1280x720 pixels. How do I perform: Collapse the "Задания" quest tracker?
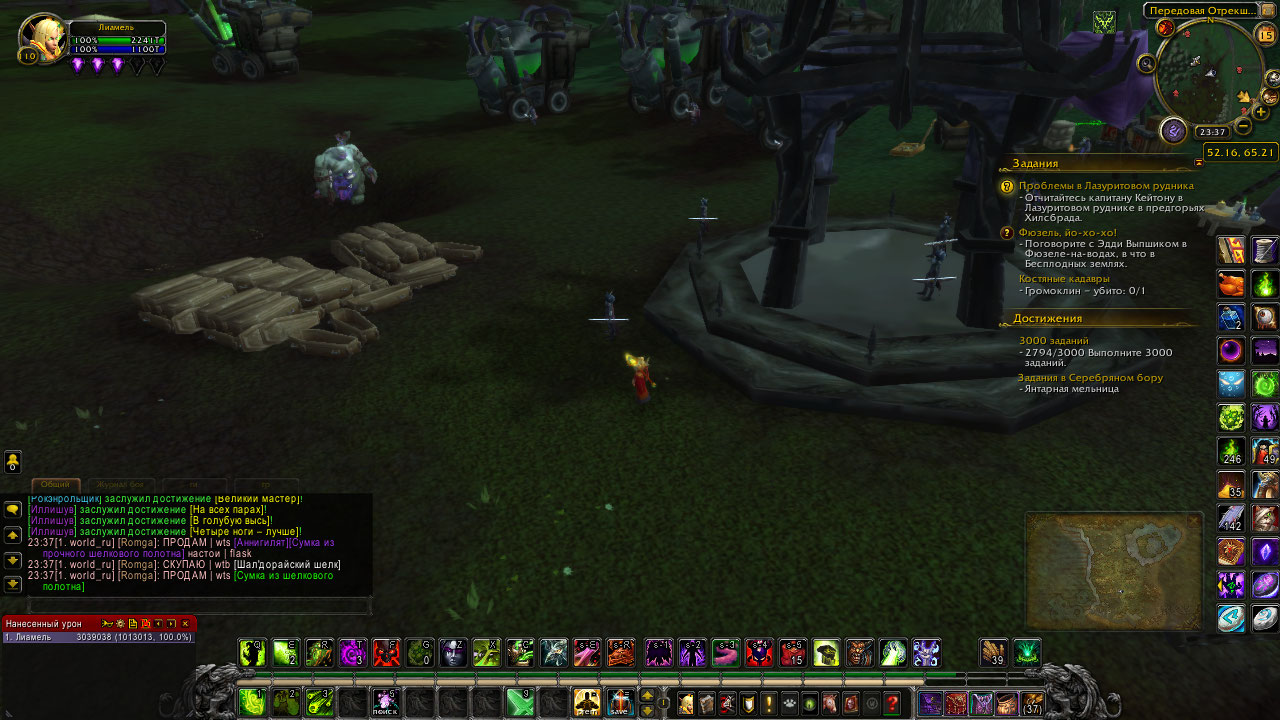(x=1199, y=163)
